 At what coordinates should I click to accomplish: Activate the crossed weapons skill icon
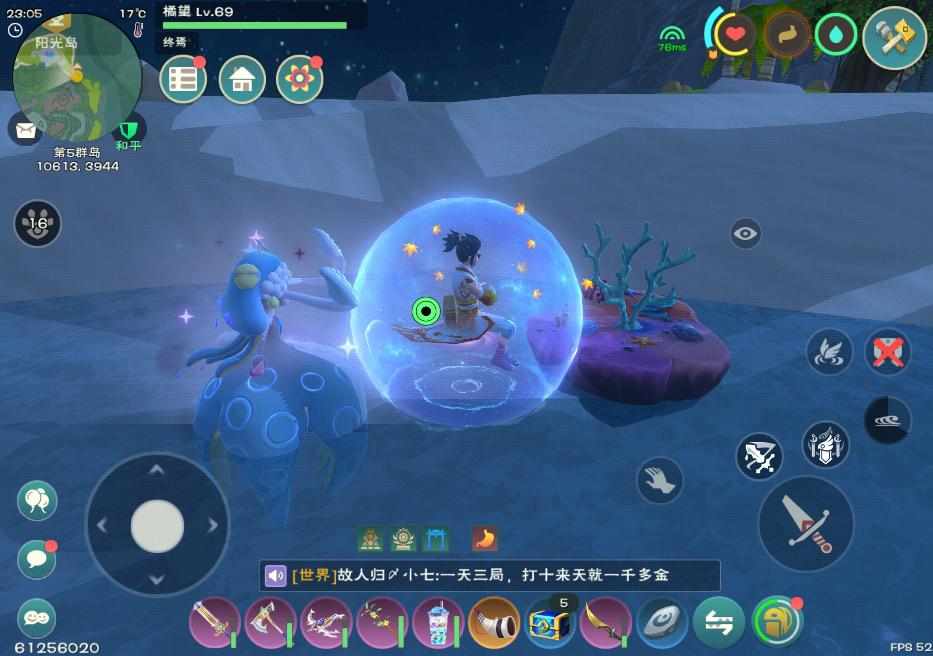(x=760, y=456)
